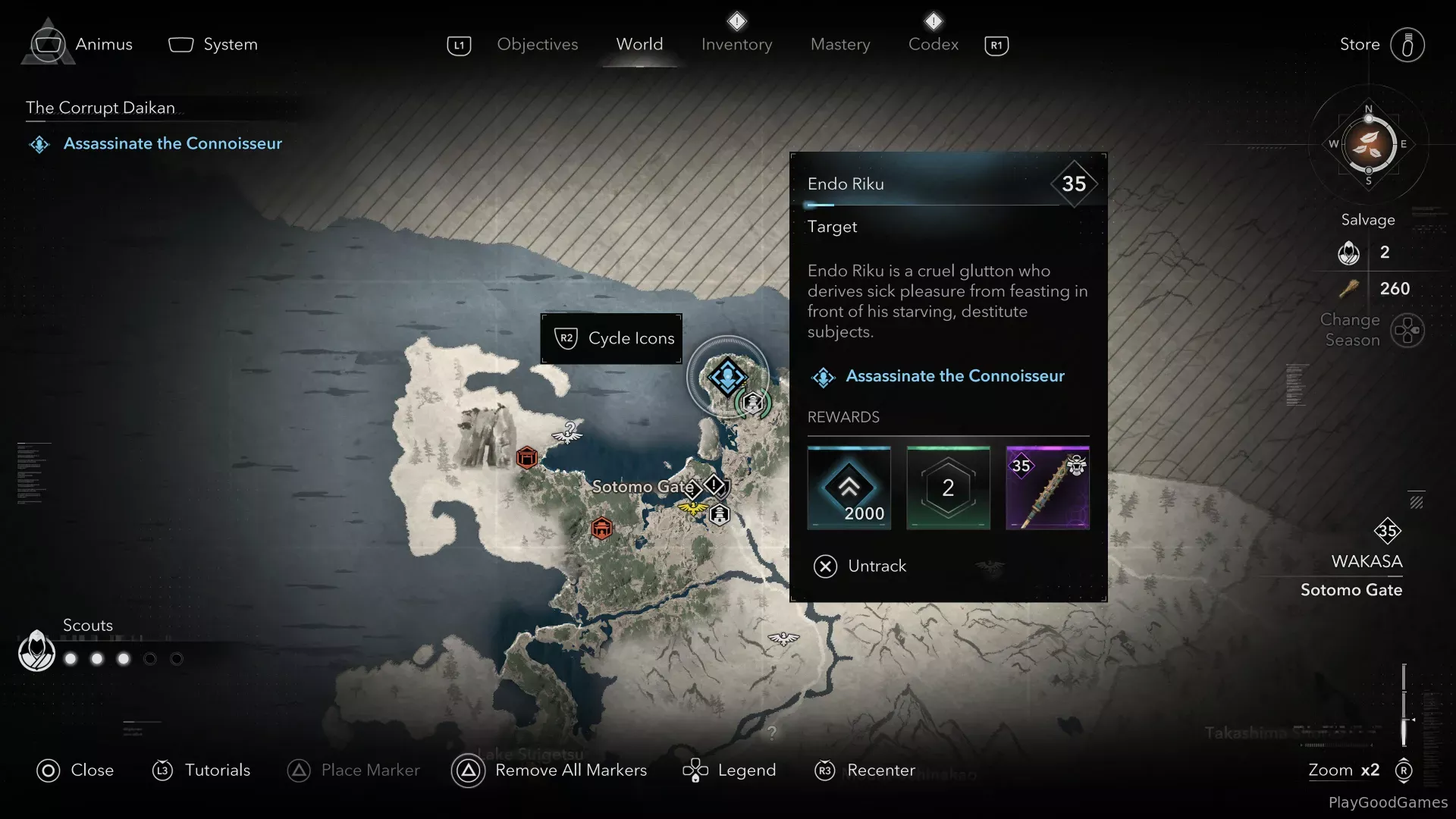Click the Sotomo Gate quest marker
This screenshot has height=819, width=1456.
(x=714, y=485)
